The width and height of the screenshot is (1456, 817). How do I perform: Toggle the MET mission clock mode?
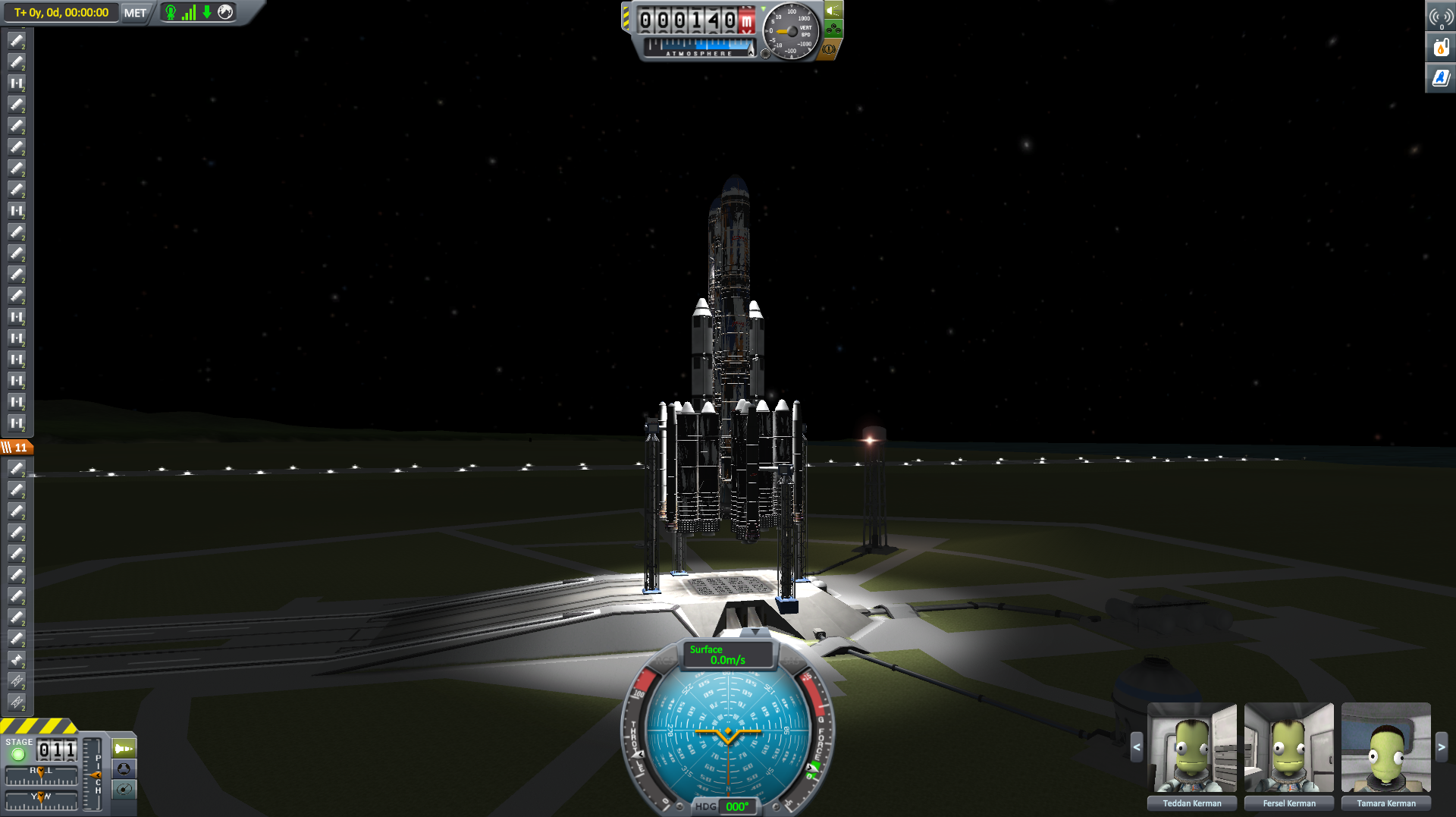[135, 13]
